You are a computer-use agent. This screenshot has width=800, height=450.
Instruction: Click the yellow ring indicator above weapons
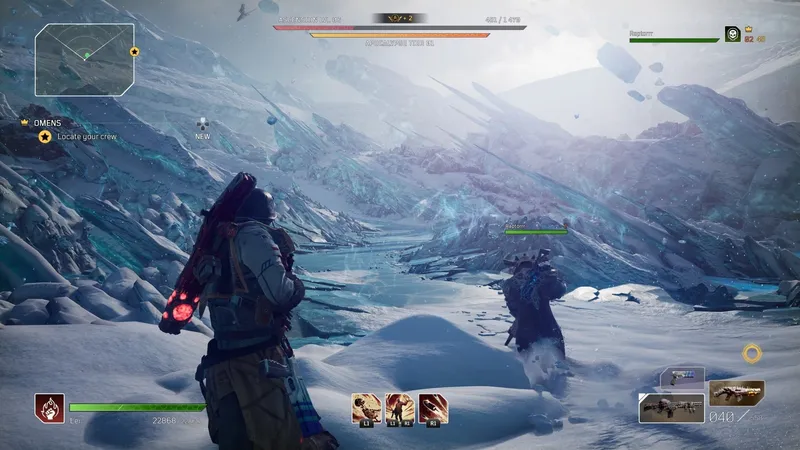pos(752,353)
